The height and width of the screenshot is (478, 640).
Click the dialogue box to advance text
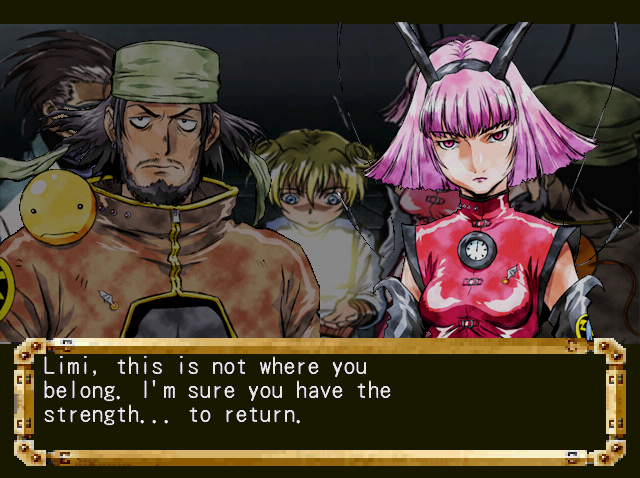click(319, 401)
